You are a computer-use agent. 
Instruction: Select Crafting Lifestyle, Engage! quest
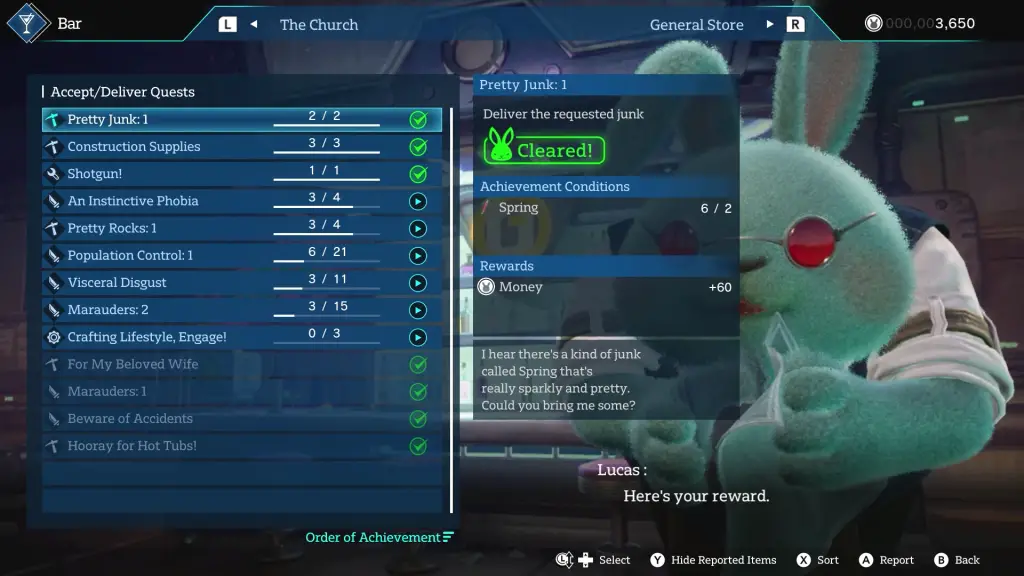(241, 337)
